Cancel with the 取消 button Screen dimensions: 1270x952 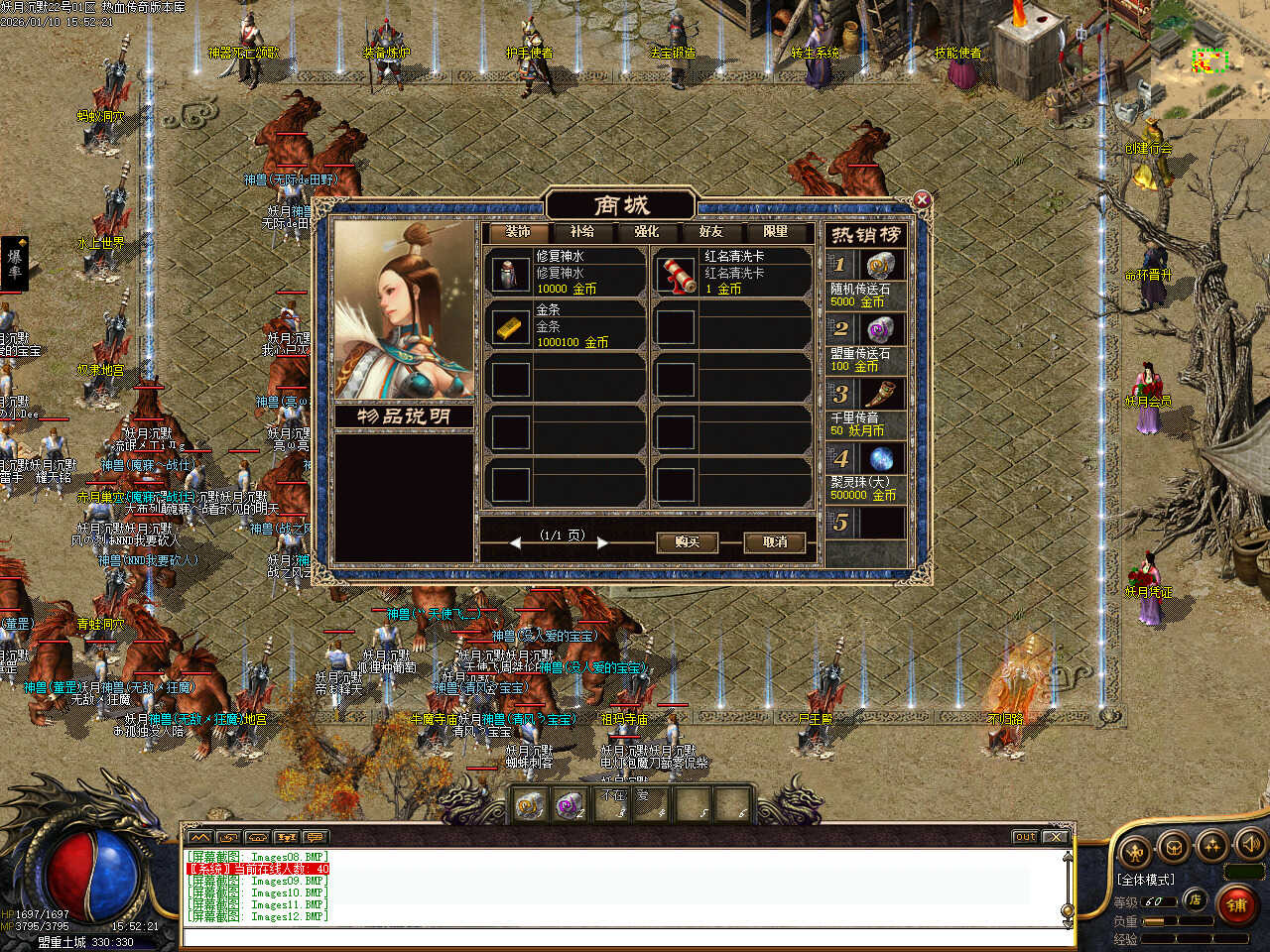(775, 542)
